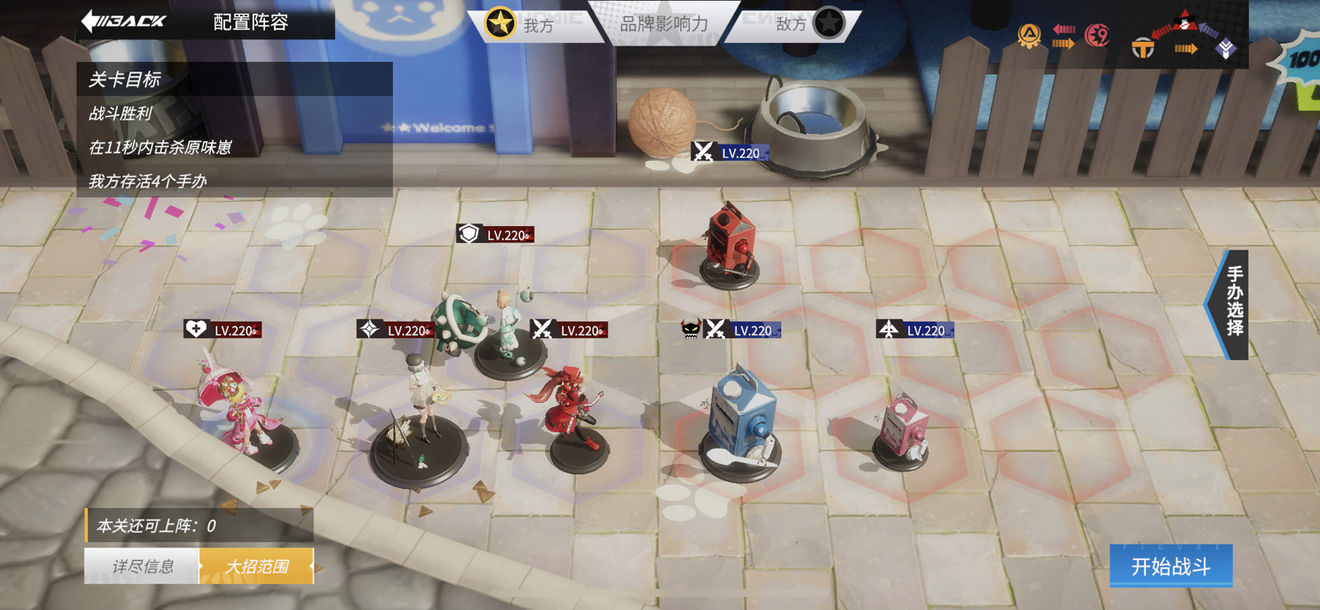Screen dimensions: 1320x610
Task: Go back using the BACK button
Action: (124, 21)
